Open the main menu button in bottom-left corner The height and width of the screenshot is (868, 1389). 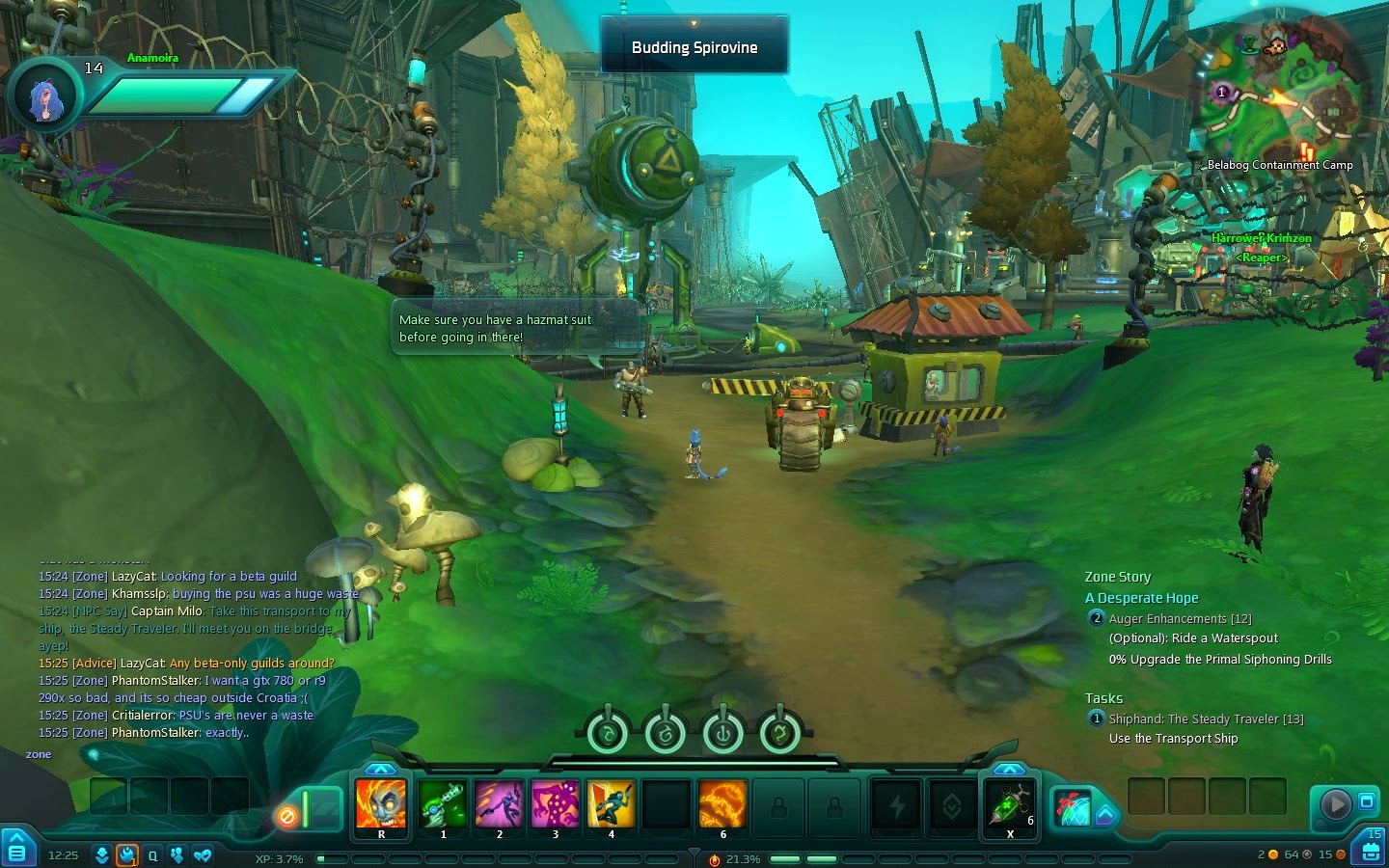point(16,848)
